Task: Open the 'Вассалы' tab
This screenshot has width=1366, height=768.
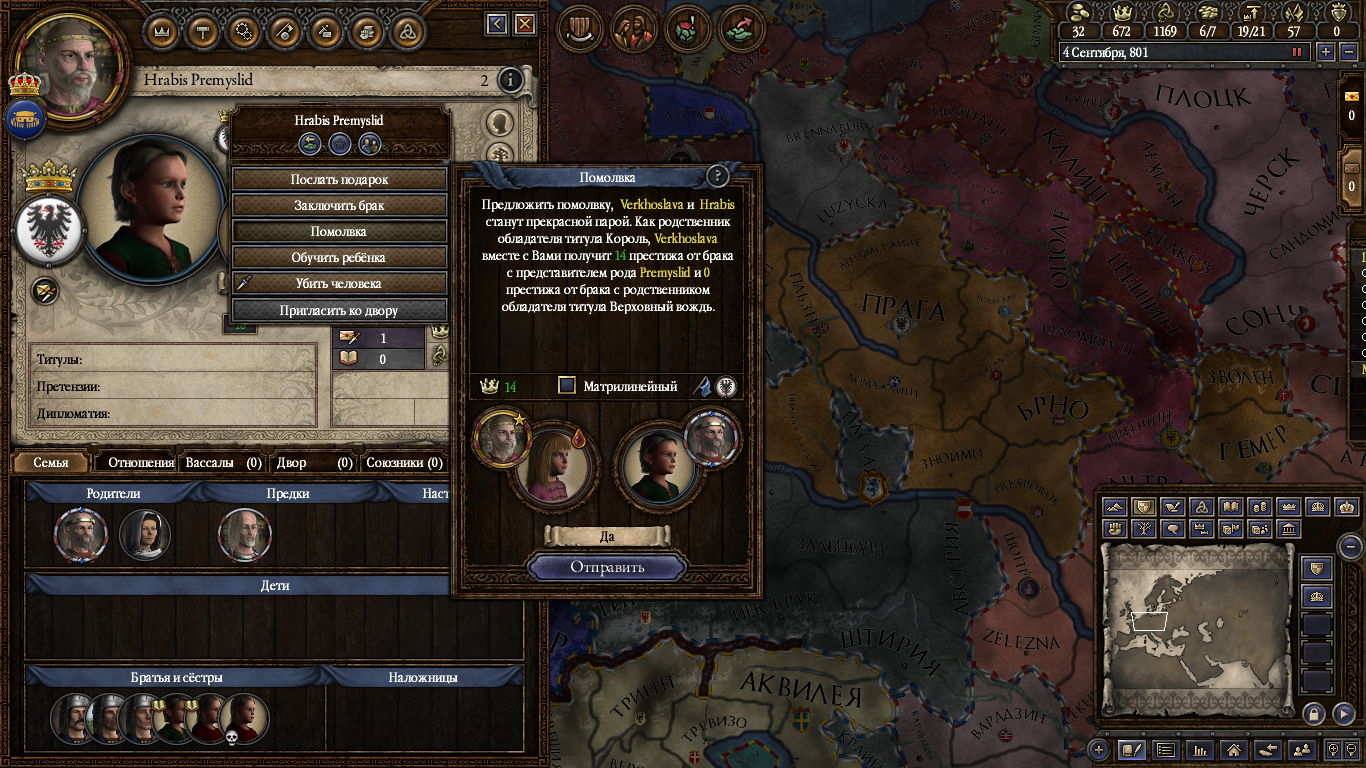Action: pyautogui.click(x=212, y=463)
